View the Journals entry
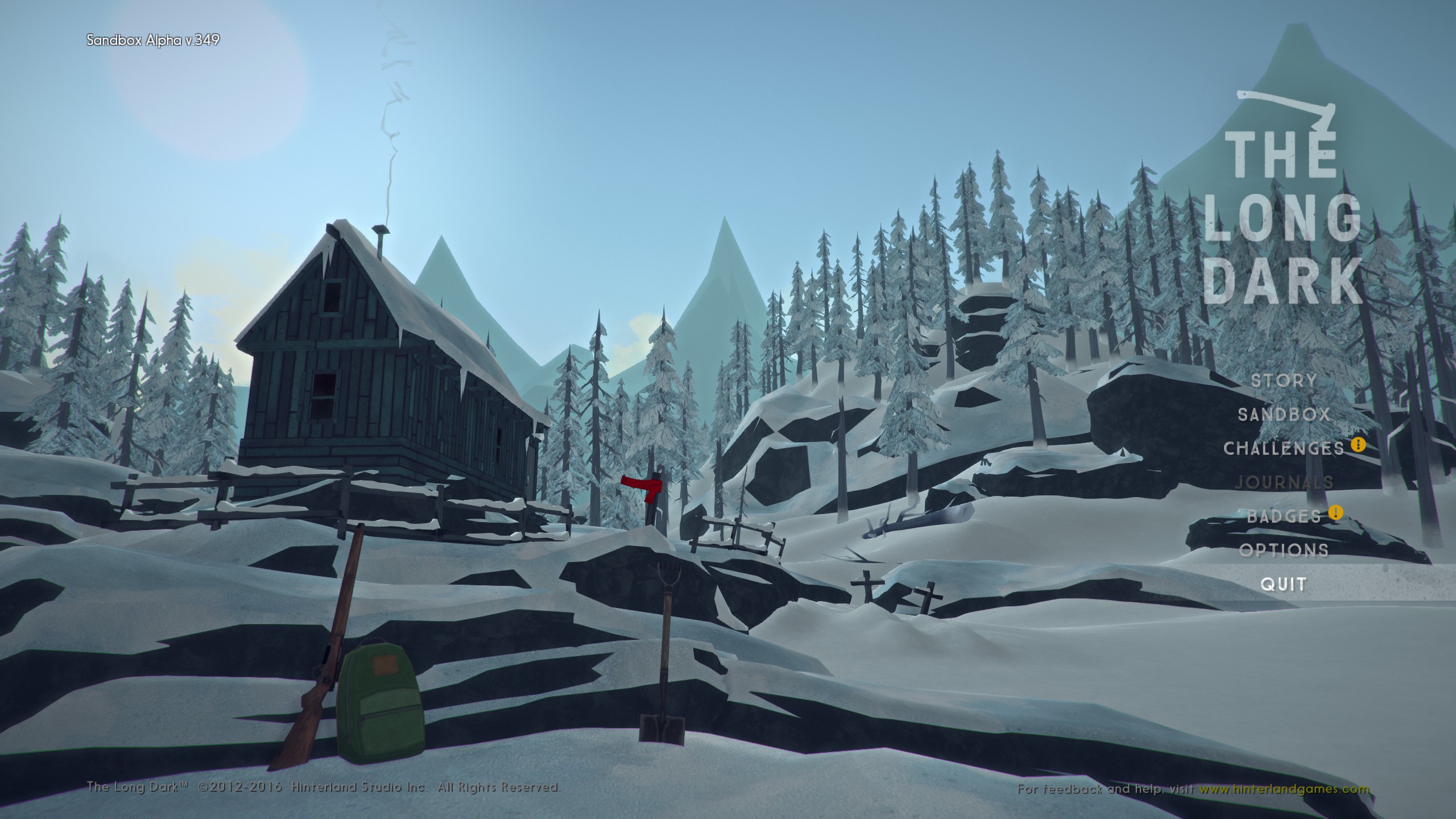1456x819 pixels. (x=1284, y=482)
